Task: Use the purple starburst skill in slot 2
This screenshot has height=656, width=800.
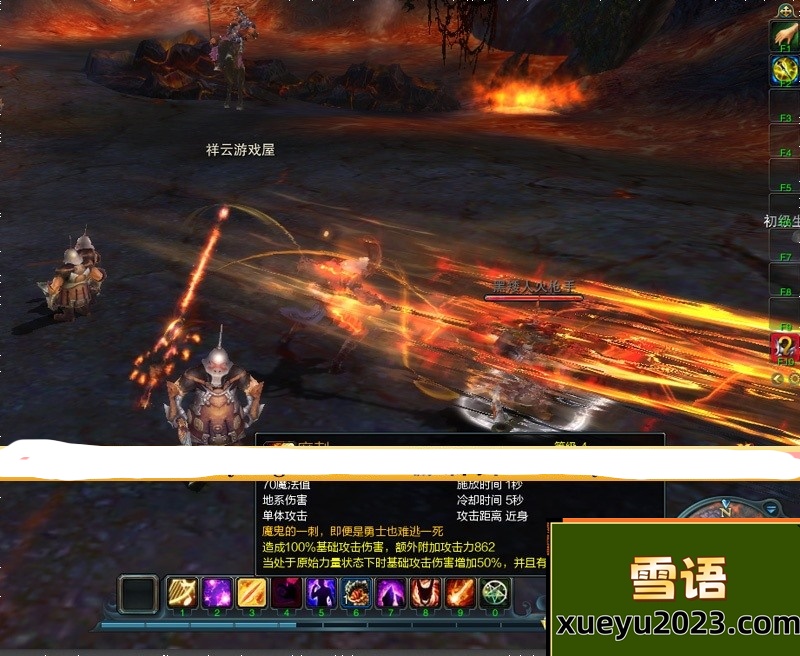Action: click(217, 594)
